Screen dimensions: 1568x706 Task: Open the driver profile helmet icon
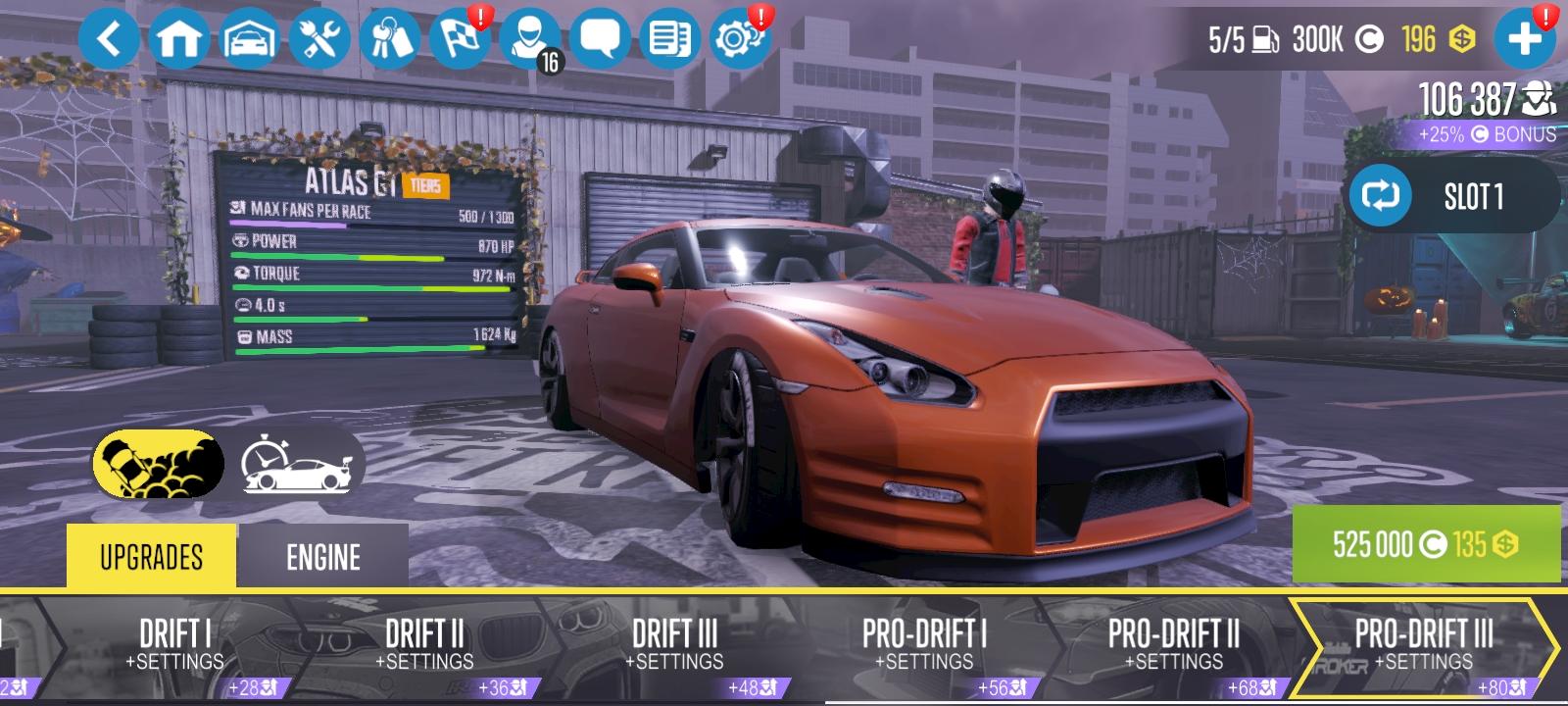click(x=530, y=39)
